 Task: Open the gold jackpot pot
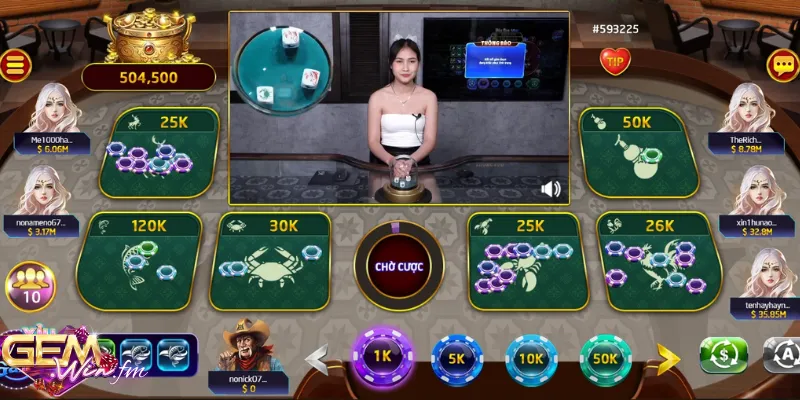[148, 38]
